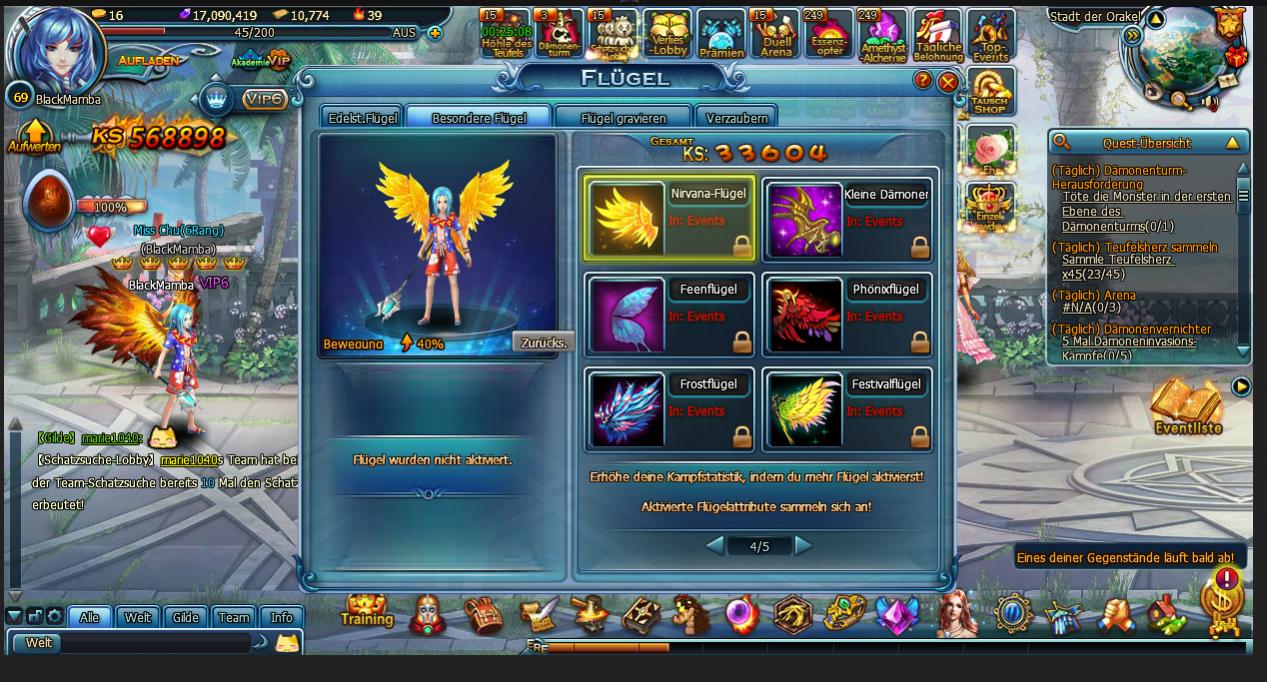The height and width of the screenshot is (682, 1267).
Task: Go to the next wing page arrow
Action: coord(803,546)
